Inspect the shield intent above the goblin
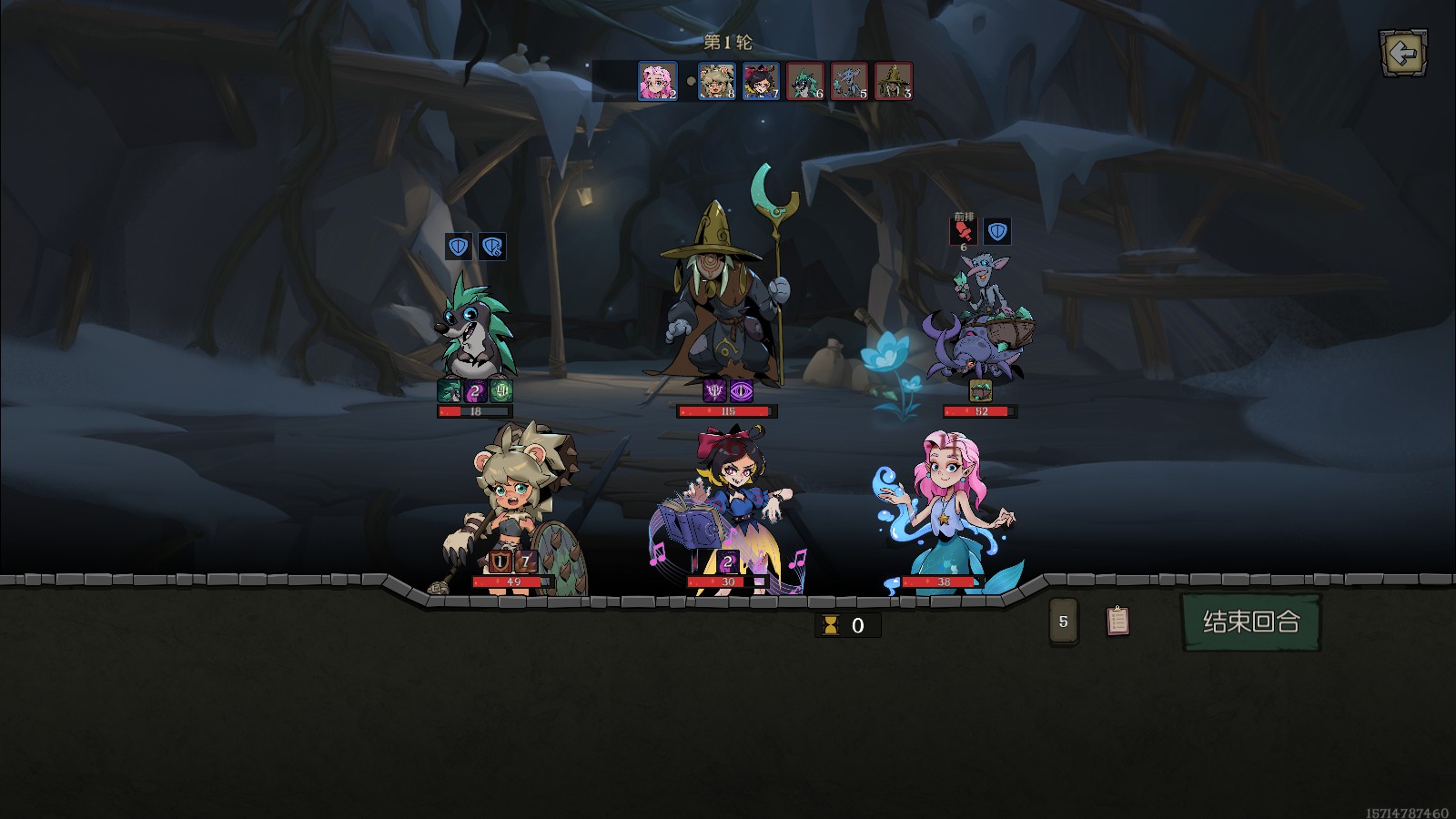This screenshot has height=819, width=1456. pyautogui.click(x=997, y=231)
